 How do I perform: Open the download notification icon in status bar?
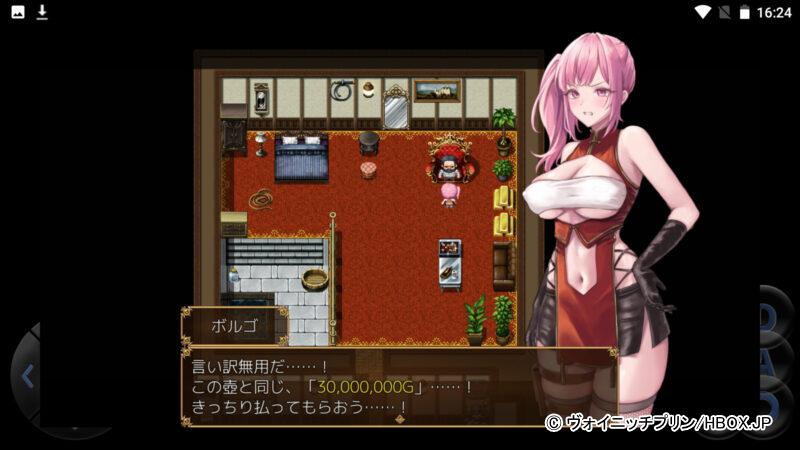(x=42, y=12)
